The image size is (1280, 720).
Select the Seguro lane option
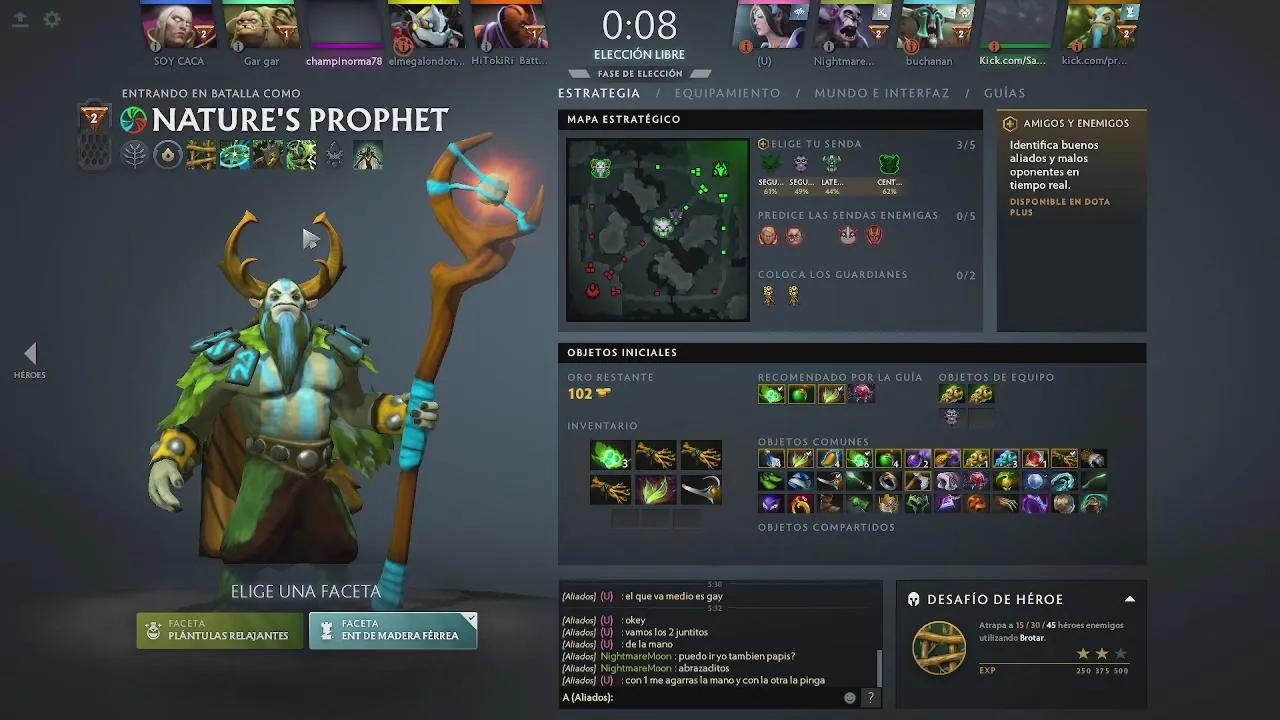(769, 163)
